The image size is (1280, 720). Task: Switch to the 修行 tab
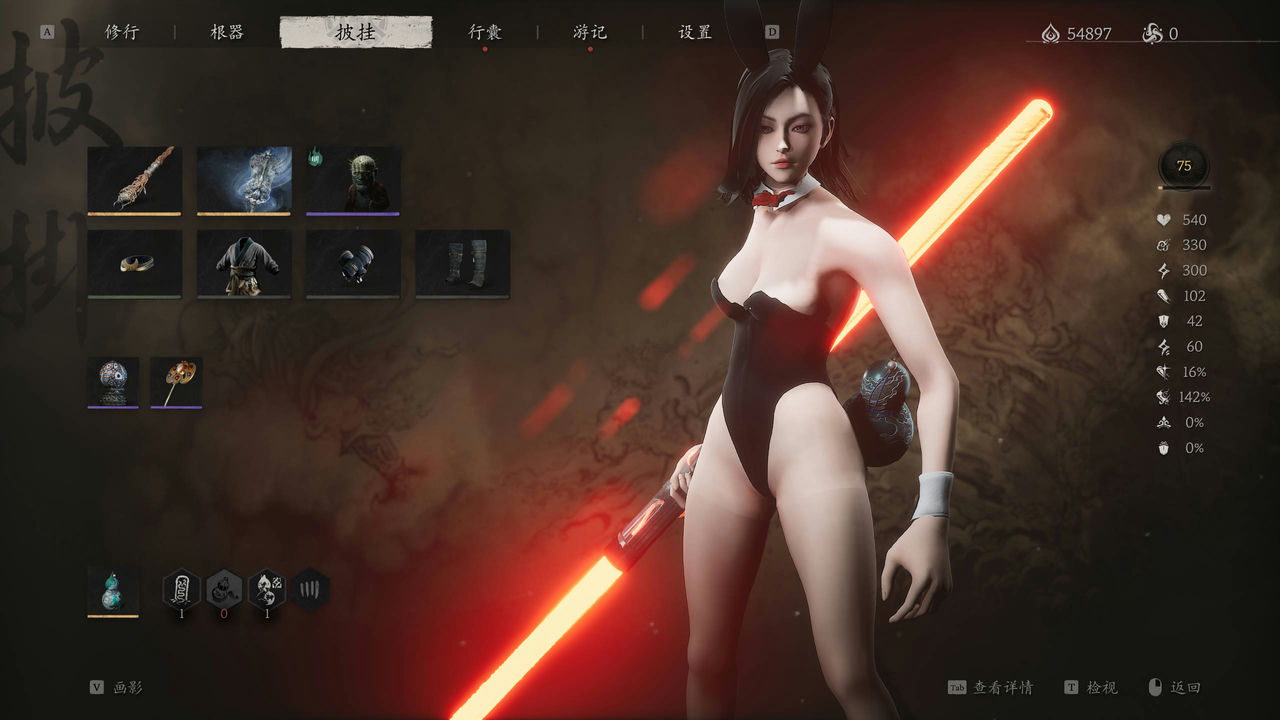point(122,32)
